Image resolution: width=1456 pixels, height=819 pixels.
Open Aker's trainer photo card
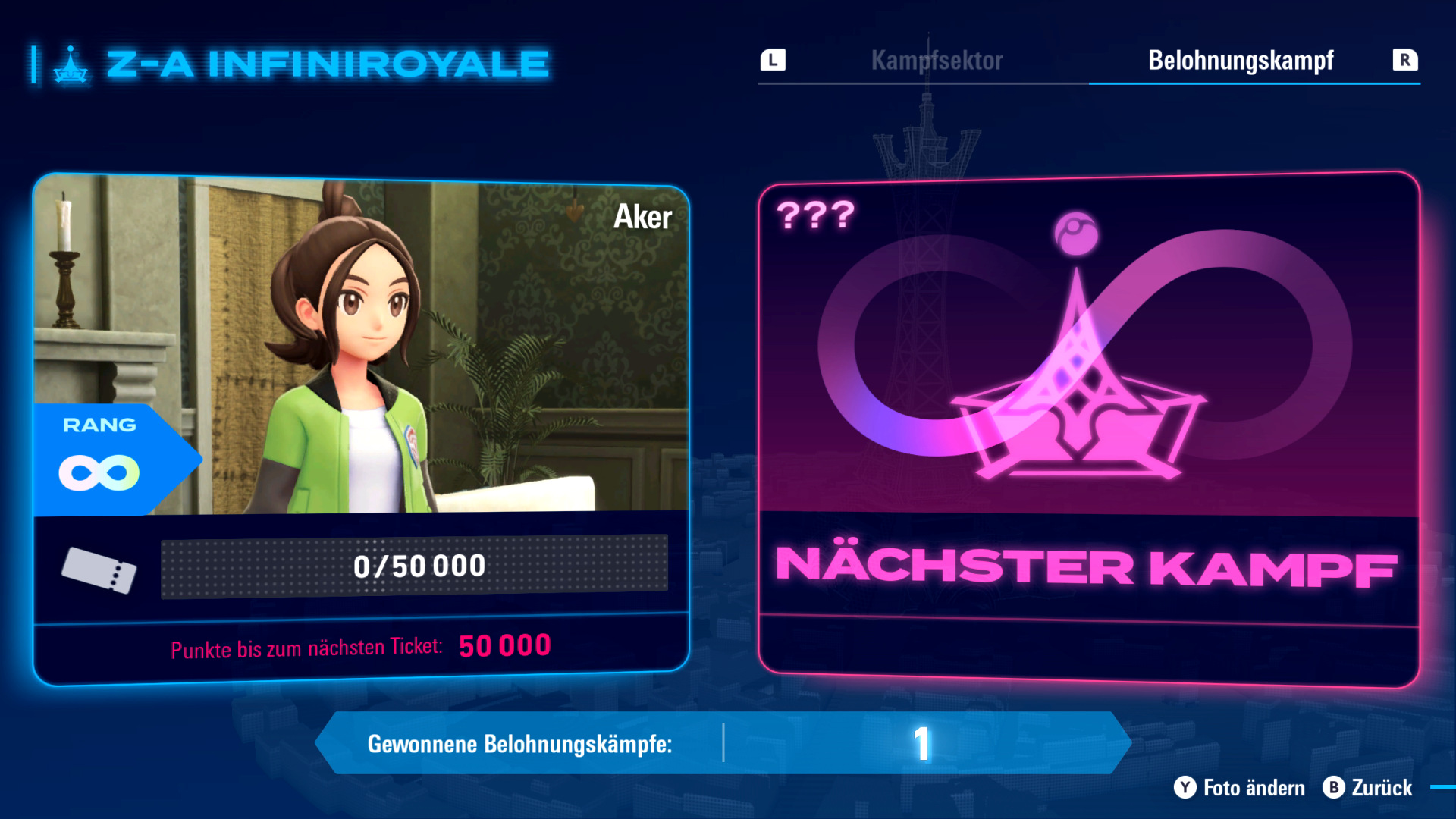(x=361, y=345)
